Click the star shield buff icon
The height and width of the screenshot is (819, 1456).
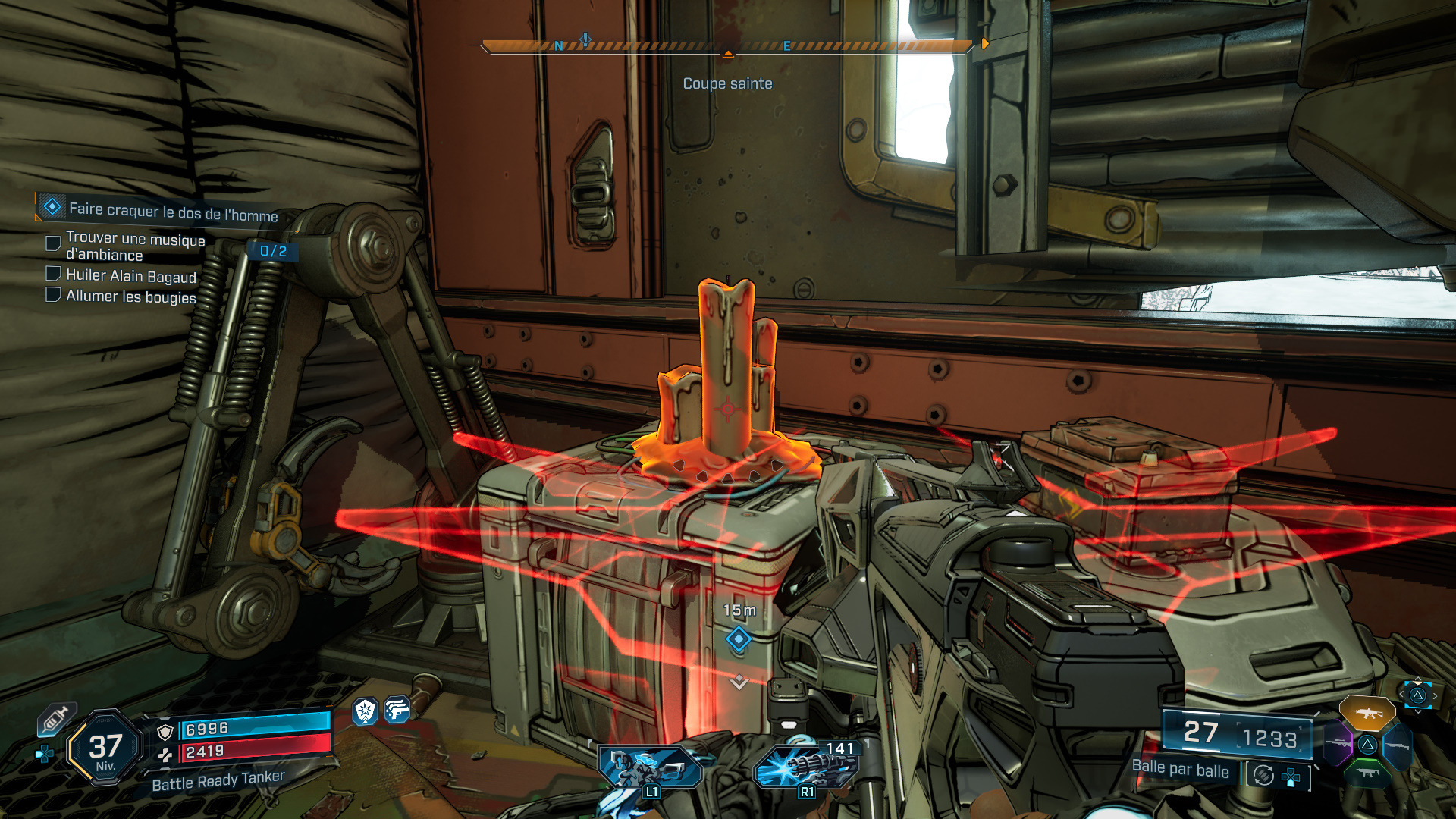[366, 711]
